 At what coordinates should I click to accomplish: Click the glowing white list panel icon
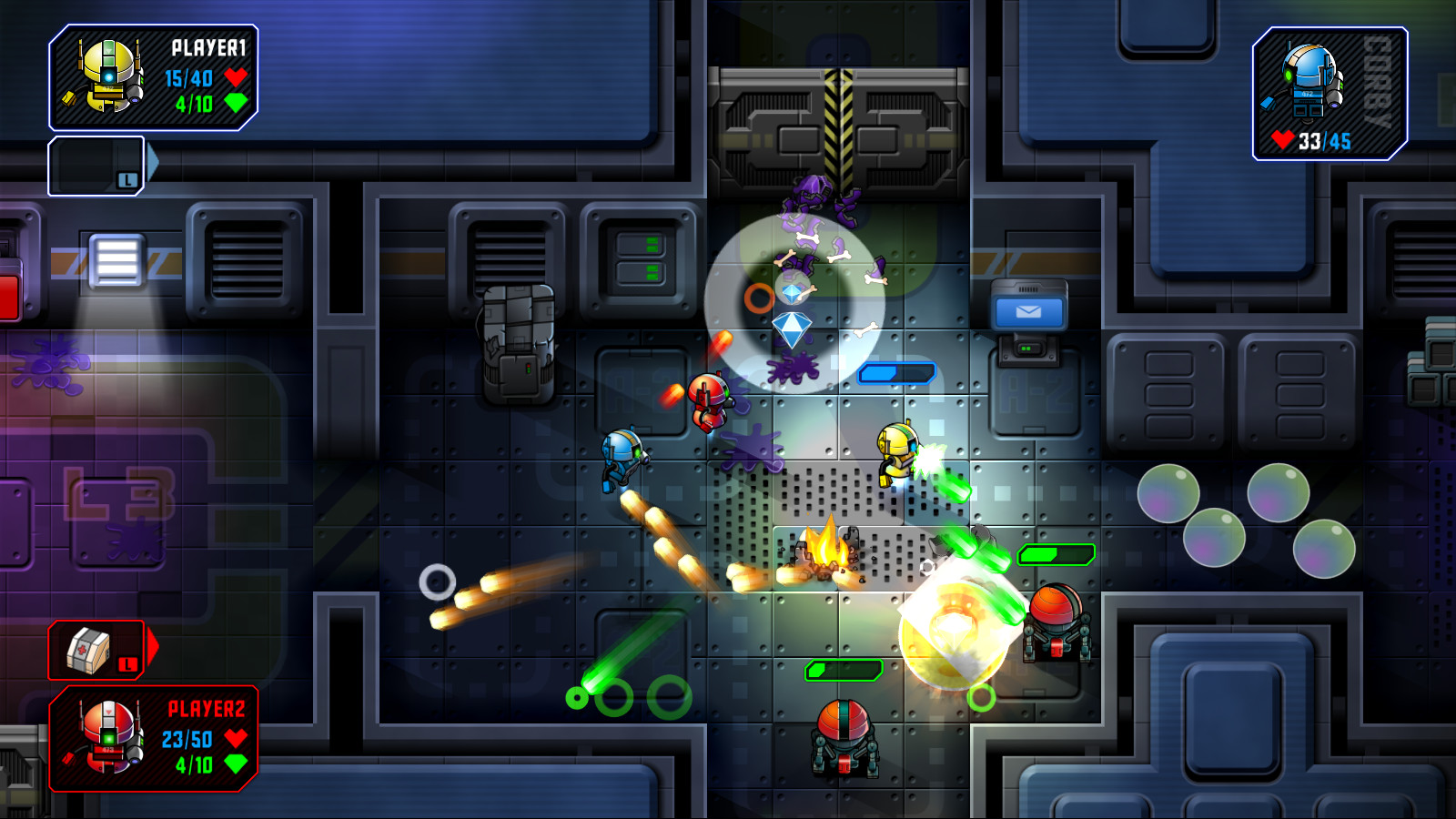116,261
